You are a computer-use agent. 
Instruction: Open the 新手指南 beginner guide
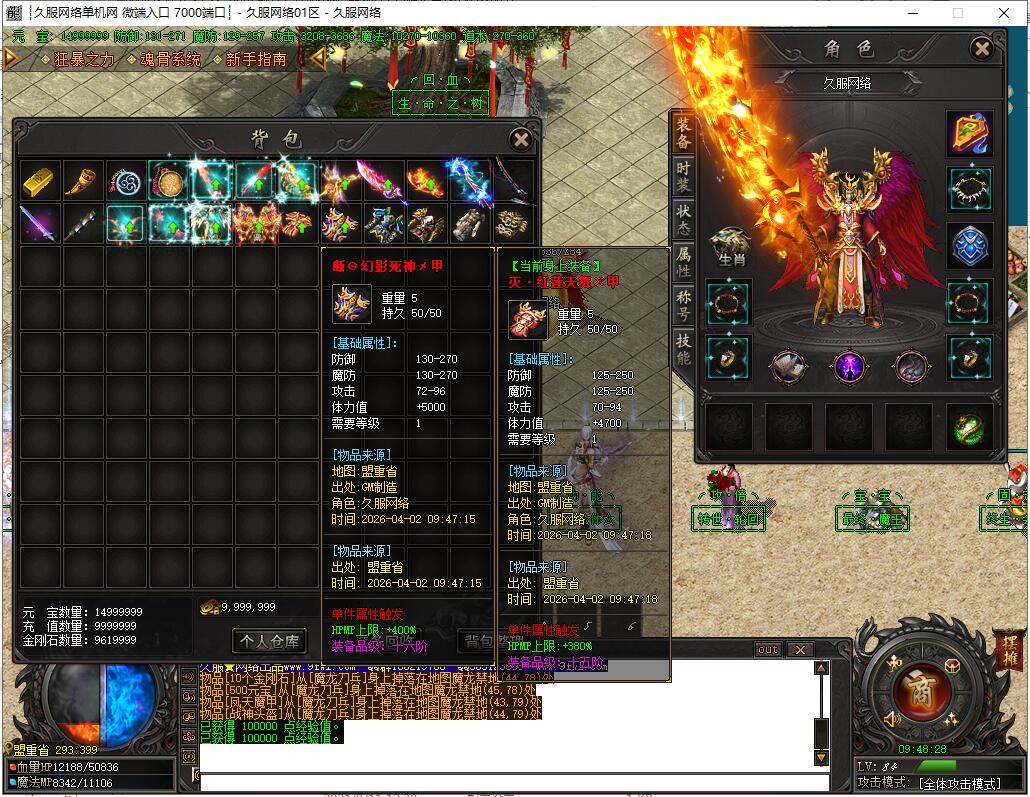[x=256, y=59]
